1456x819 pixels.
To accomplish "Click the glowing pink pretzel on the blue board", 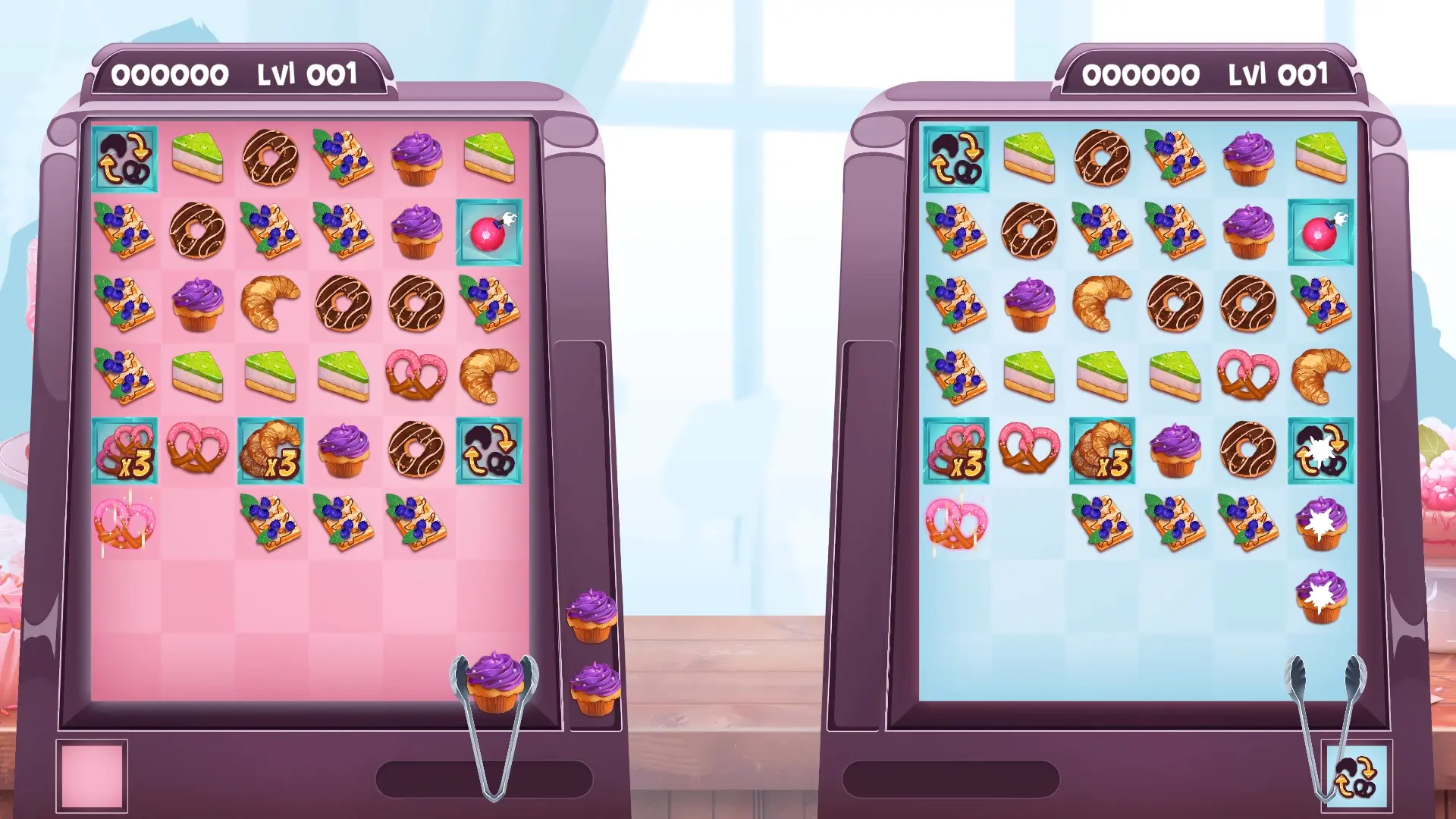I will point(955,523).
